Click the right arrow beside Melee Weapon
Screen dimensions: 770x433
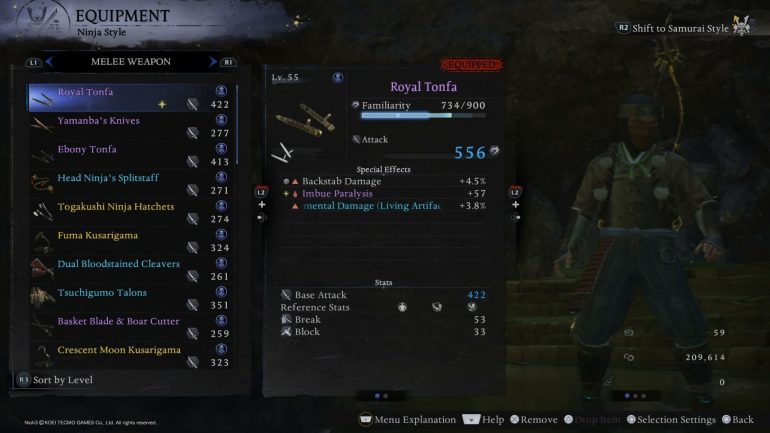213,62
